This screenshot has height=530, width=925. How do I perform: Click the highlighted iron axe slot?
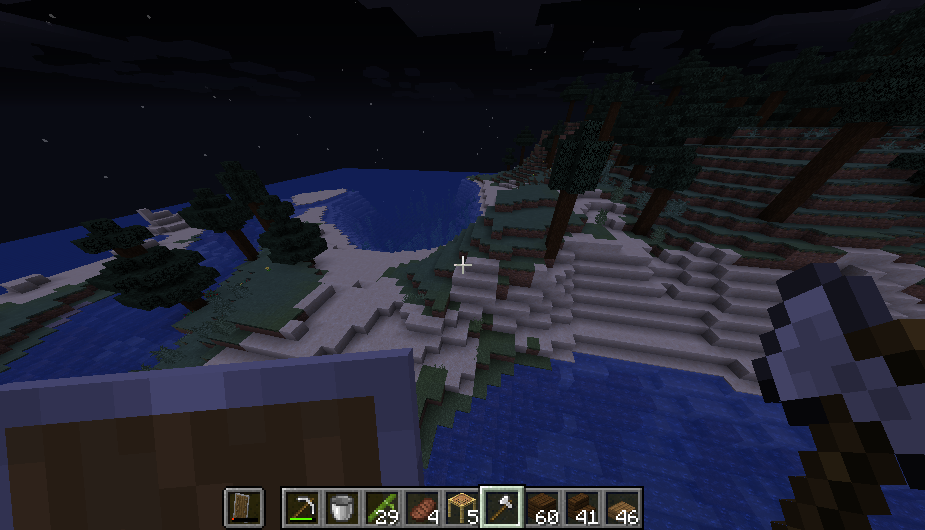pos(501,508)
